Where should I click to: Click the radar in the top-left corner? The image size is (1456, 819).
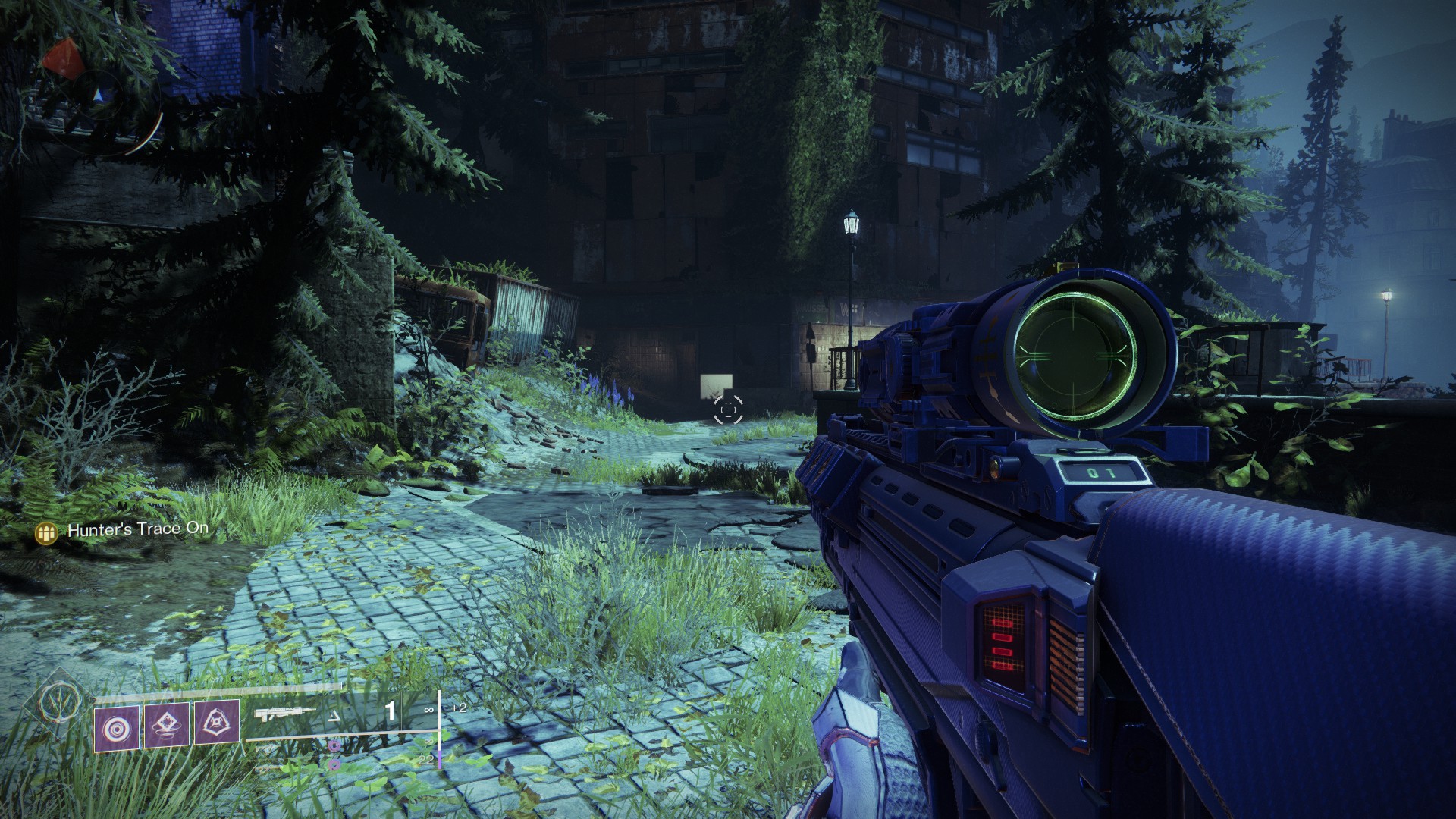coord(99,99)
